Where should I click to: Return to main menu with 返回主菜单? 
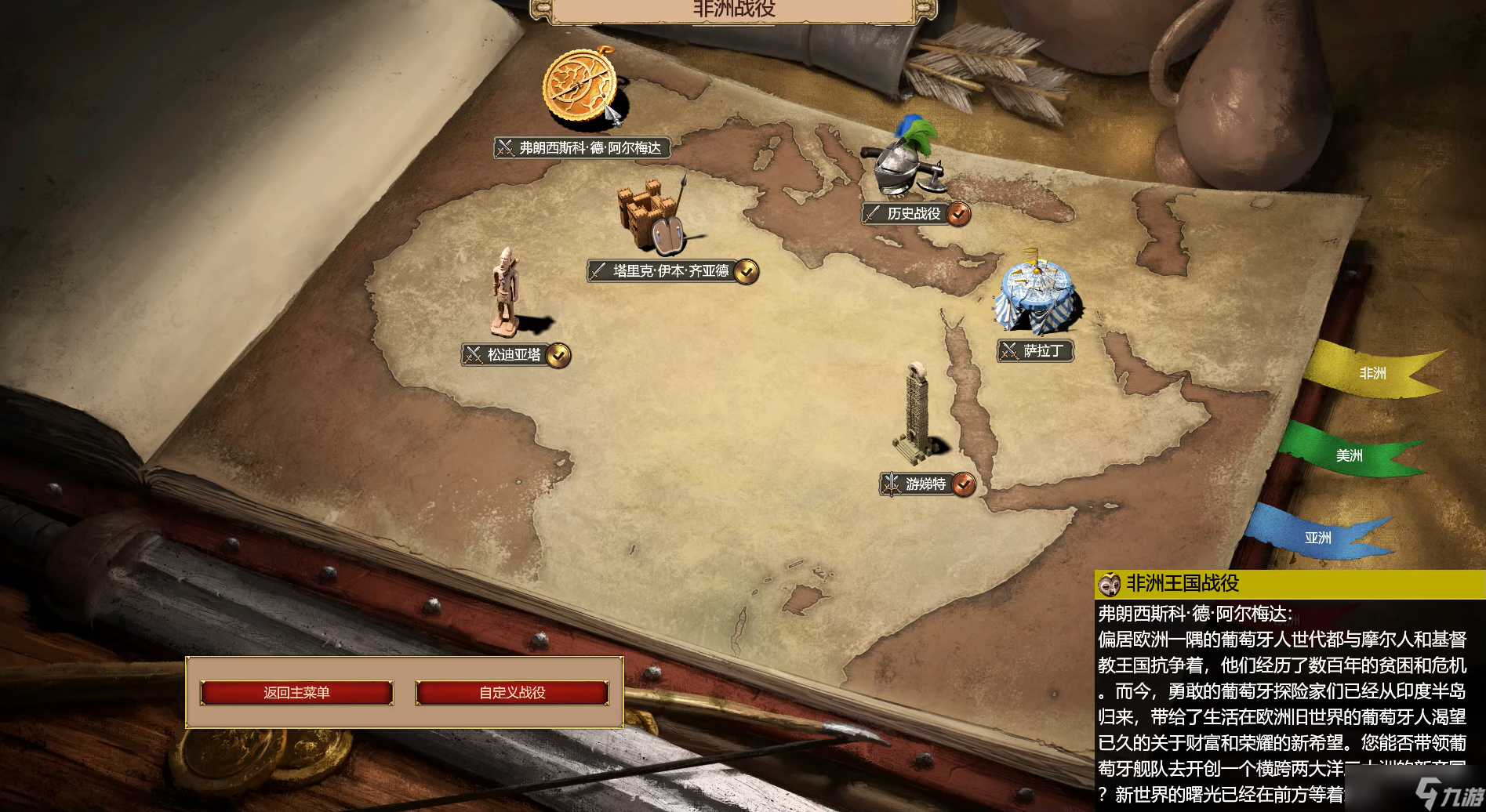click(296, 693)
